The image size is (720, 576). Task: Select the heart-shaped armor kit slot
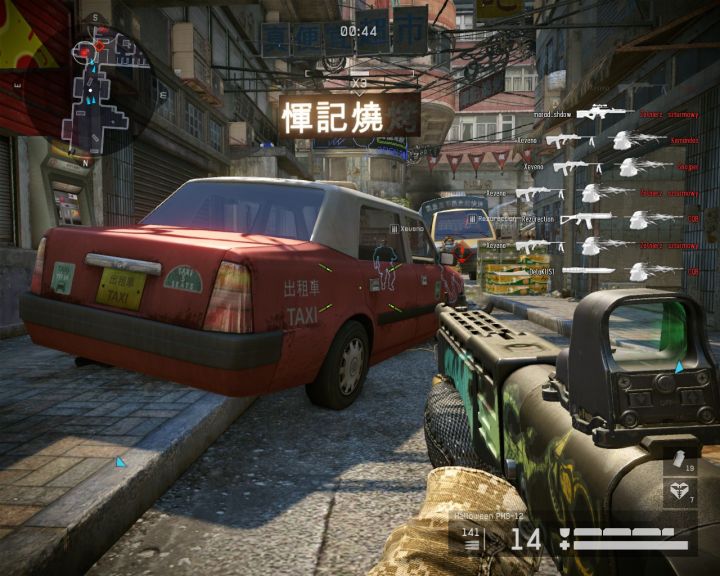681,492
